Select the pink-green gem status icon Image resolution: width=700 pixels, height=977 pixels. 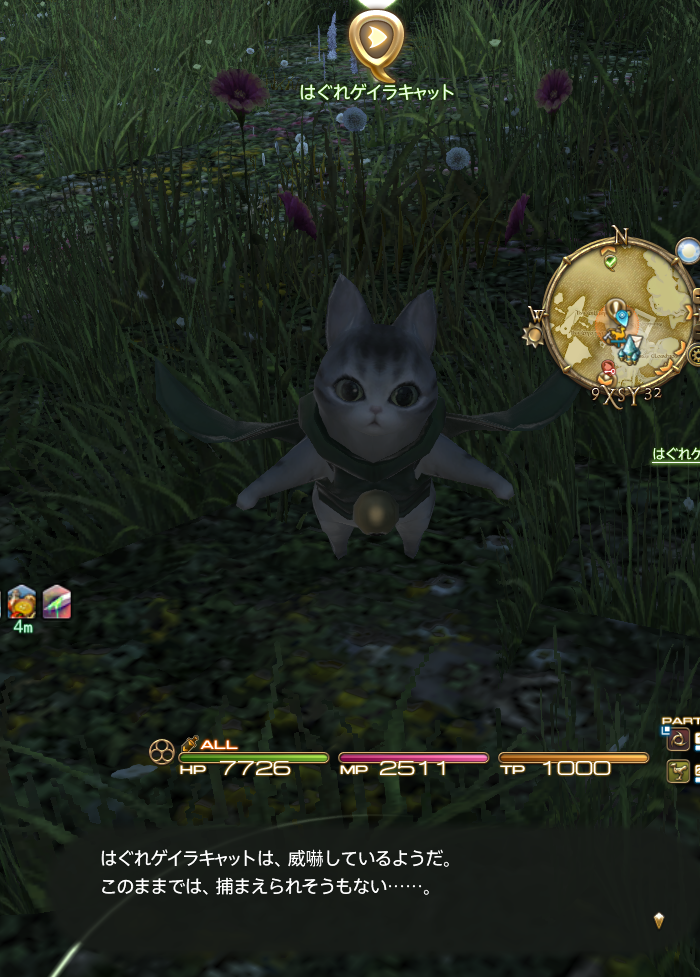click(x=56, y=602)
